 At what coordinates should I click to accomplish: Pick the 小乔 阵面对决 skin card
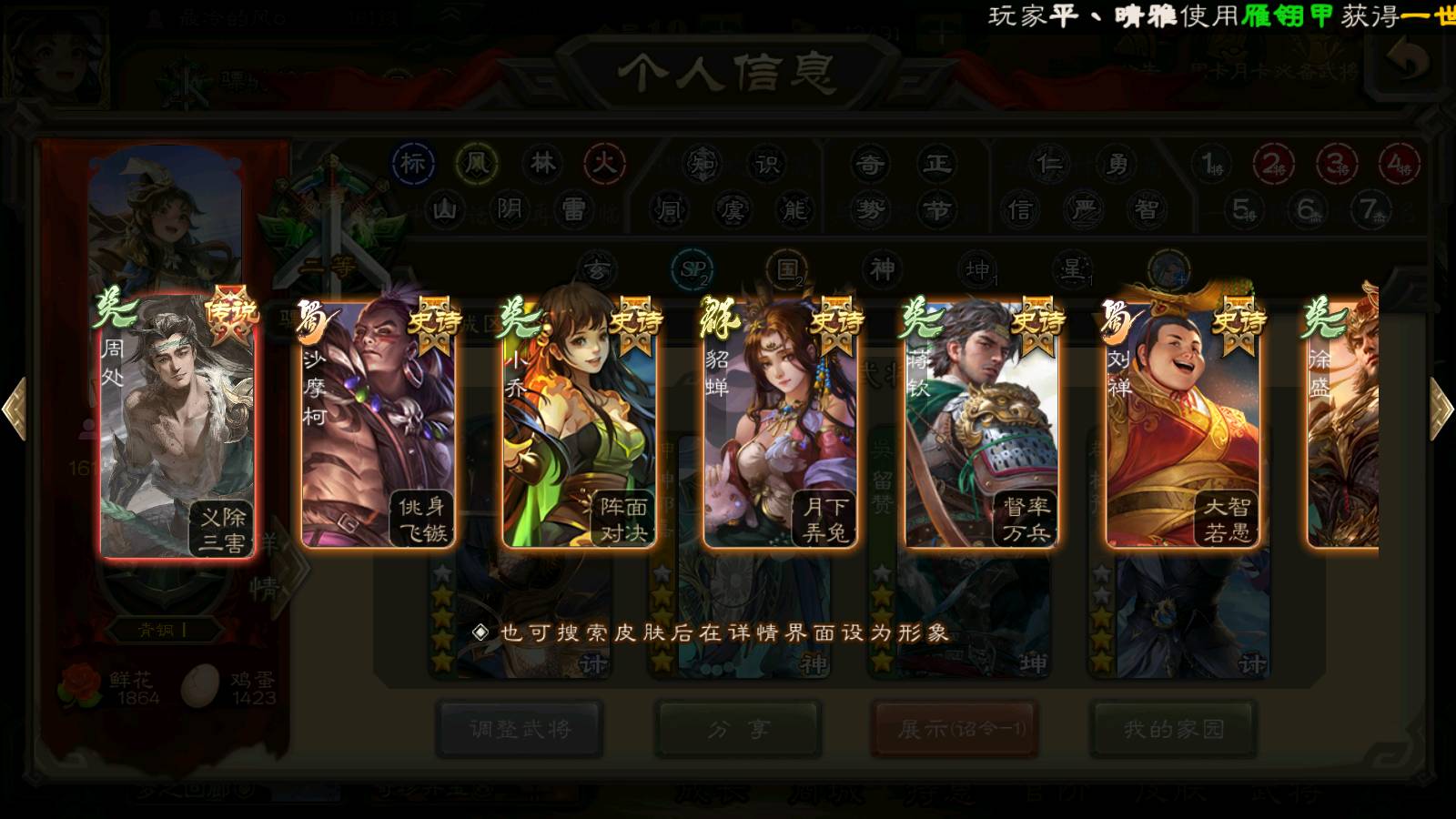(579, 425)
